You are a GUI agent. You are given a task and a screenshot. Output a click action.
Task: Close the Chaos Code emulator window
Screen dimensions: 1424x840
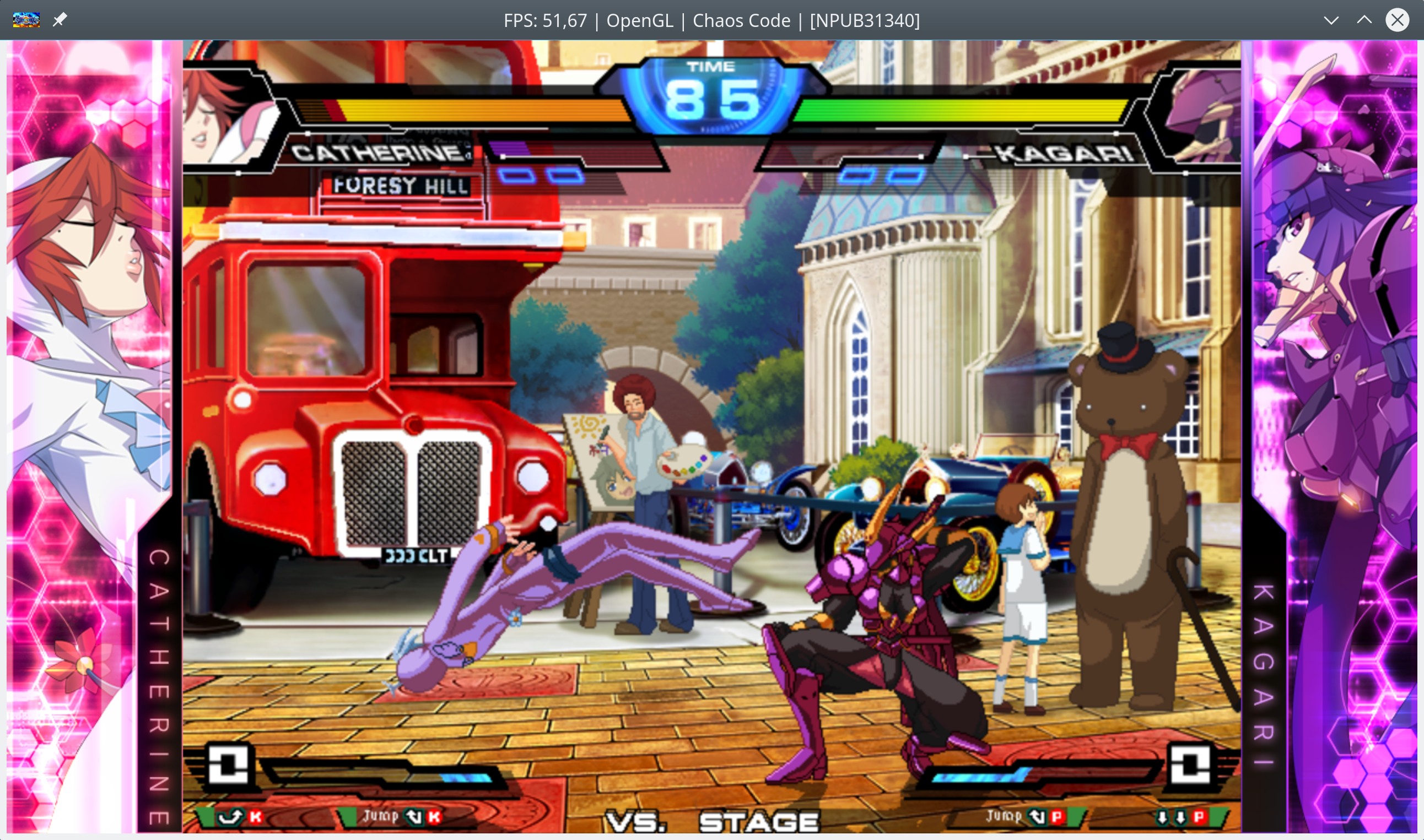pyautogui.click(x=1397, y=20)
